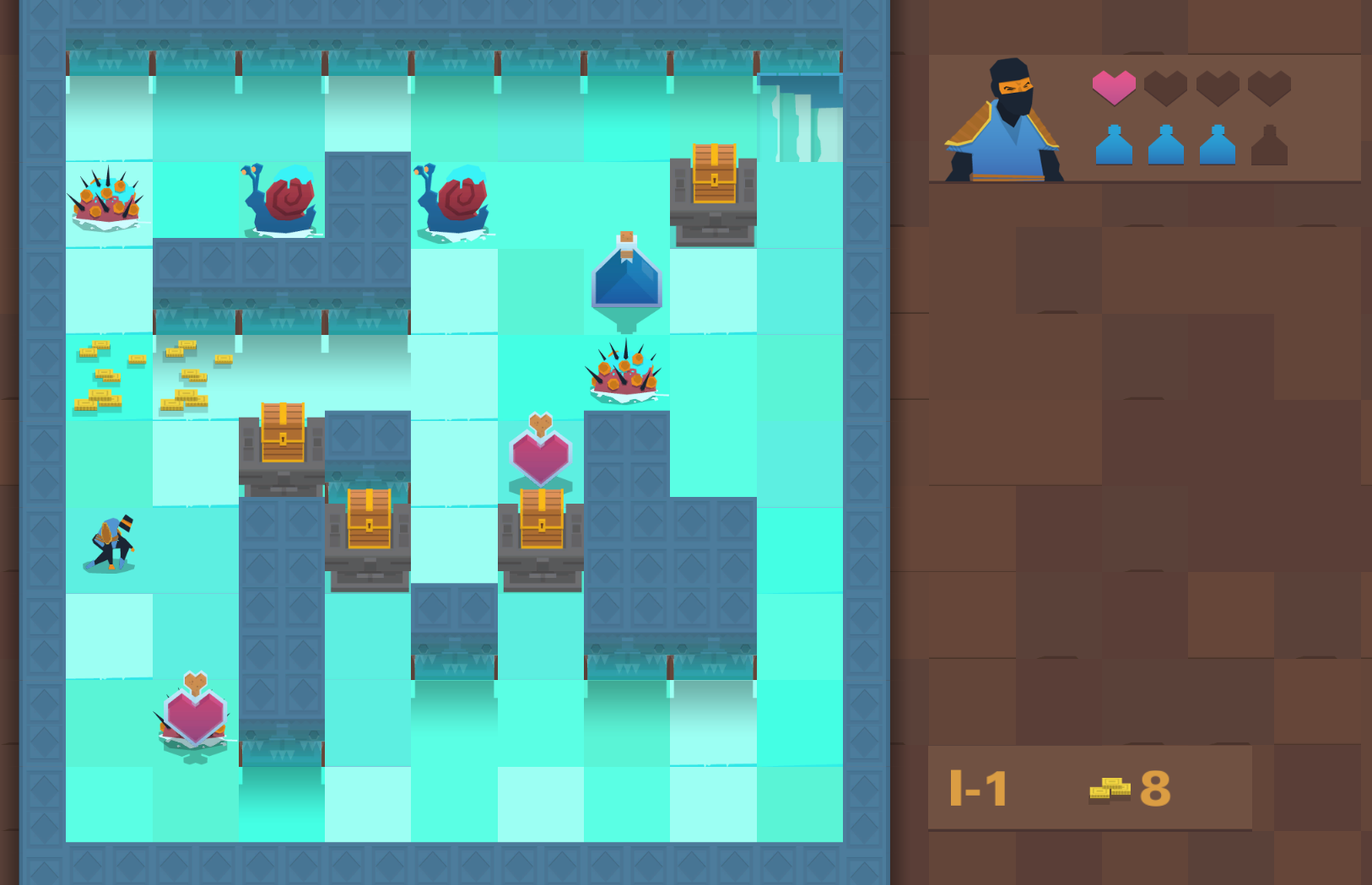Click the ninja hero portrait

click(x=1004, y=118)
